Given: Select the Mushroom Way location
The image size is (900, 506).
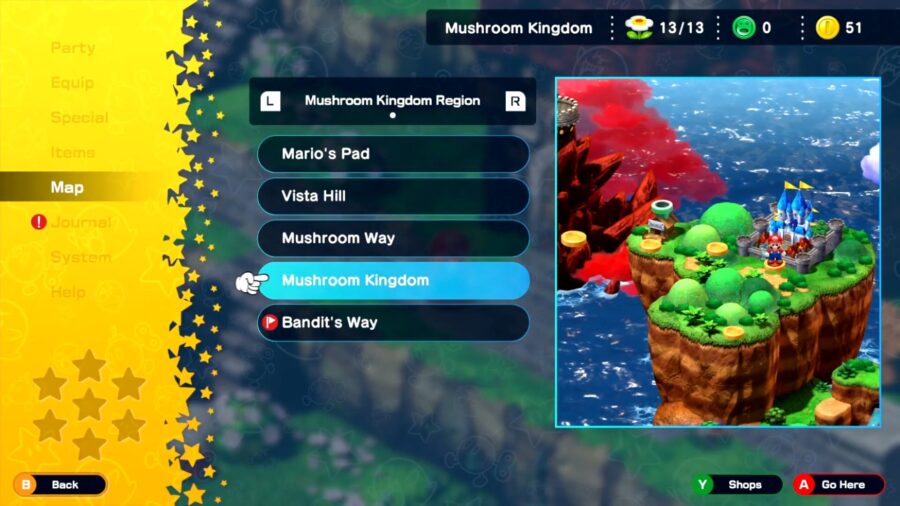Looking at the screenshot, I should point(393,238).
